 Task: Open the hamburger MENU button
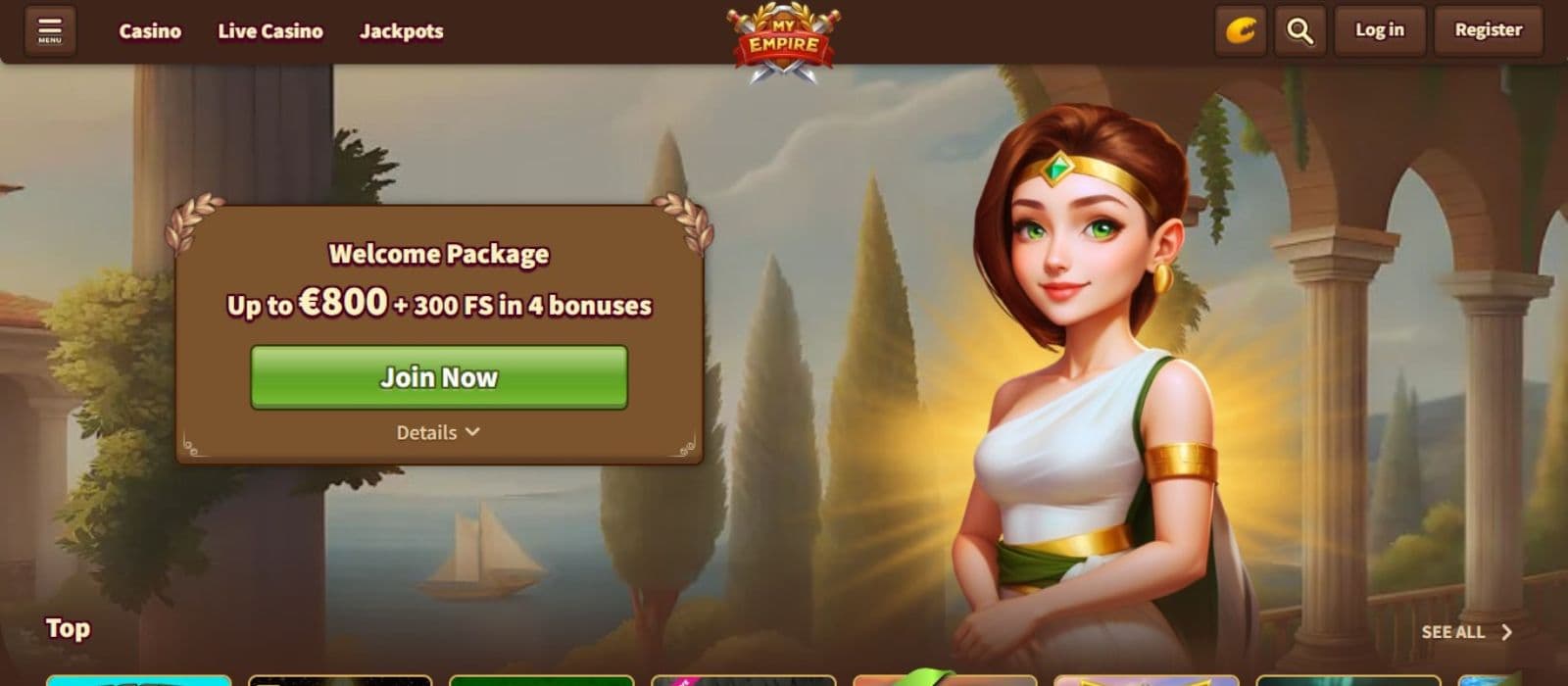pos(50,30)
